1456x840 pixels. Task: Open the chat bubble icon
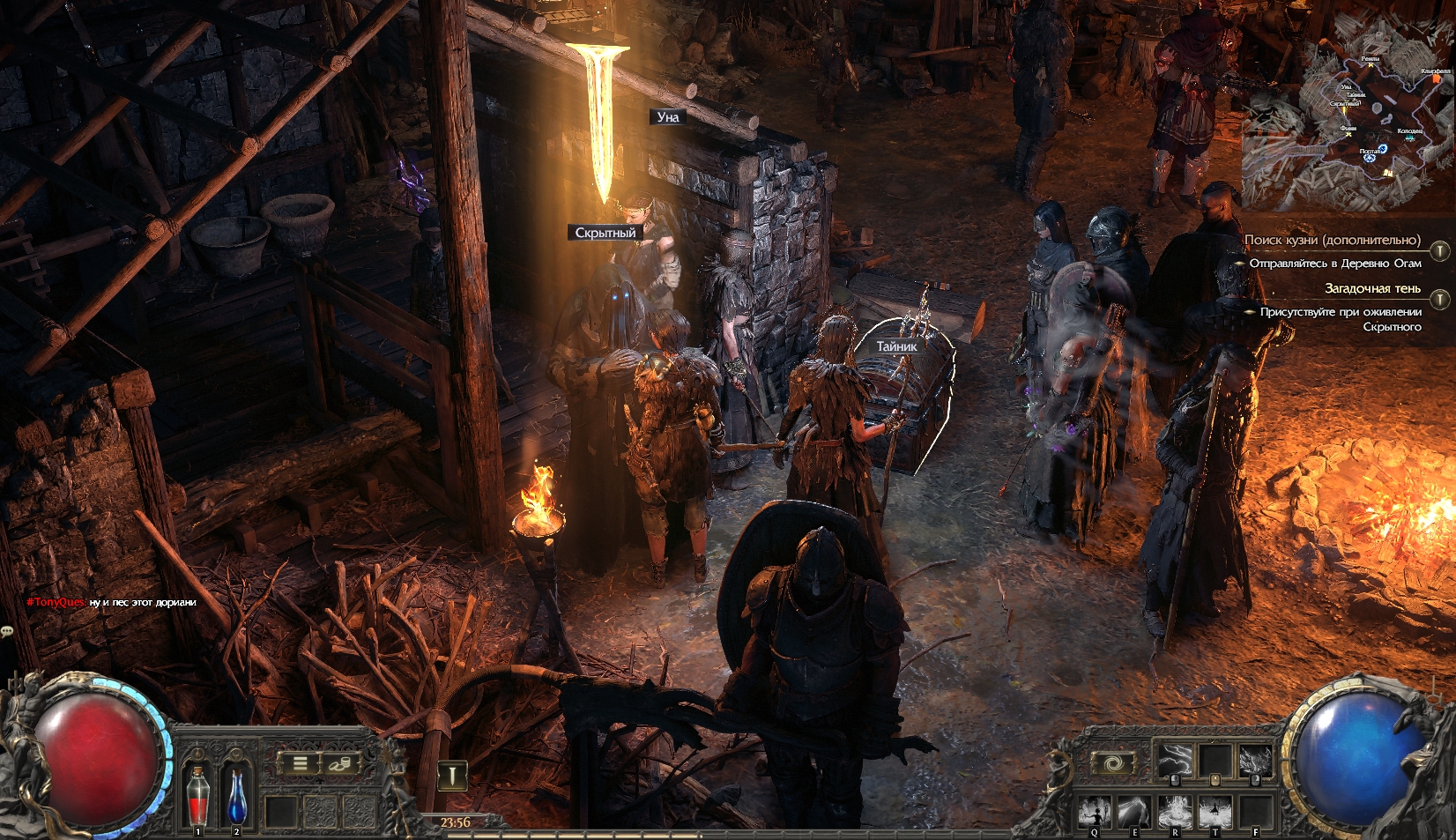(7, 631)
